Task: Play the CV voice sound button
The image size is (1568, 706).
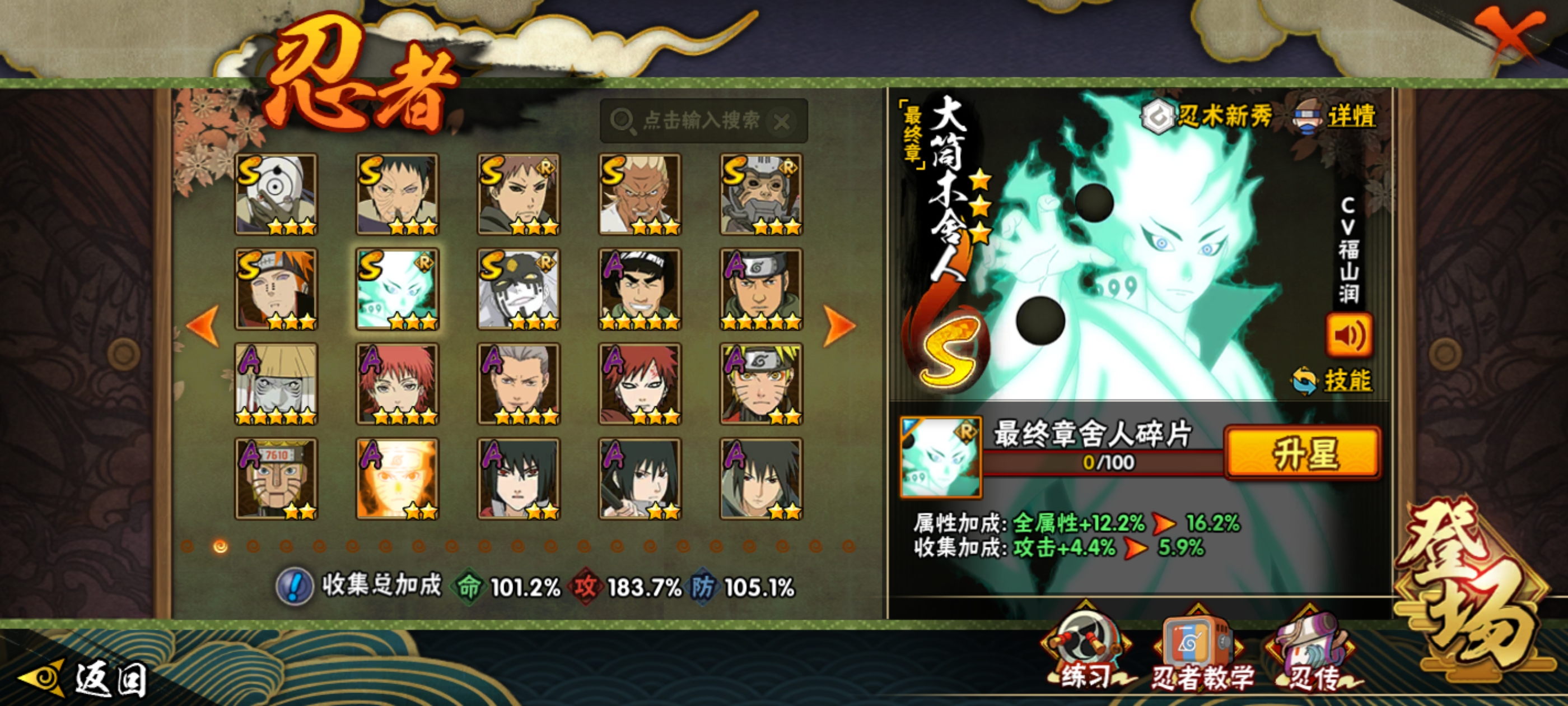Action: (1348, 335)
